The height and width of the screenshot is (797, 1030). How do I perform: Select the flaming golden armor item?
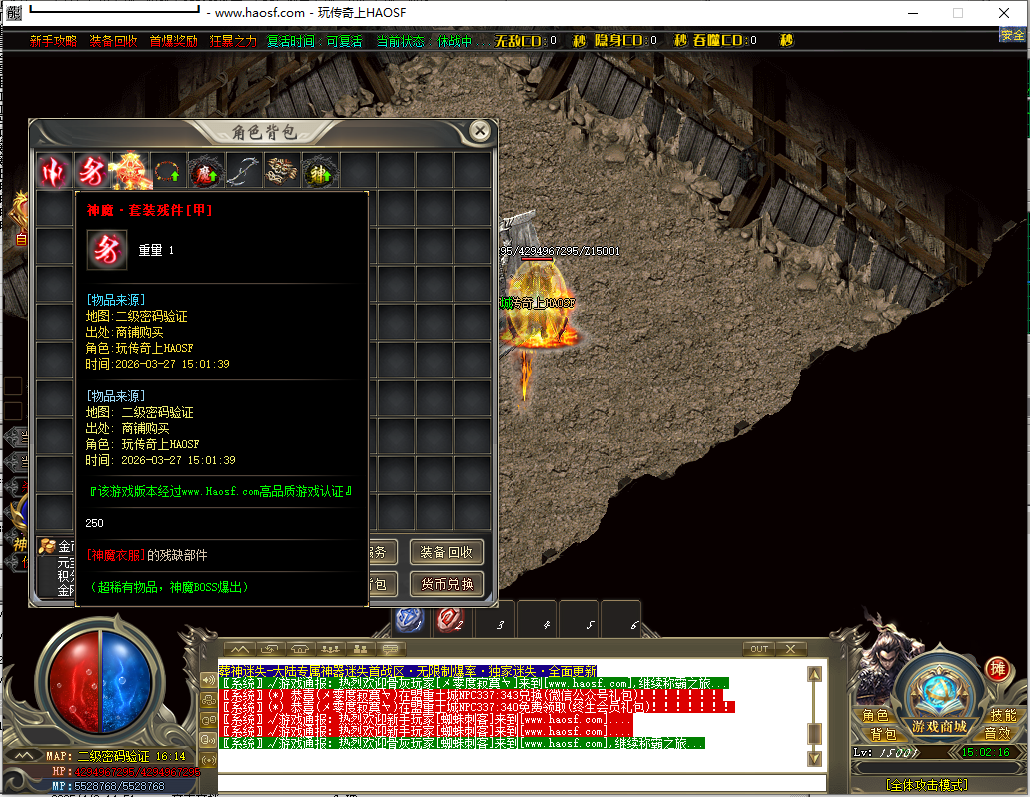point(131,171)
